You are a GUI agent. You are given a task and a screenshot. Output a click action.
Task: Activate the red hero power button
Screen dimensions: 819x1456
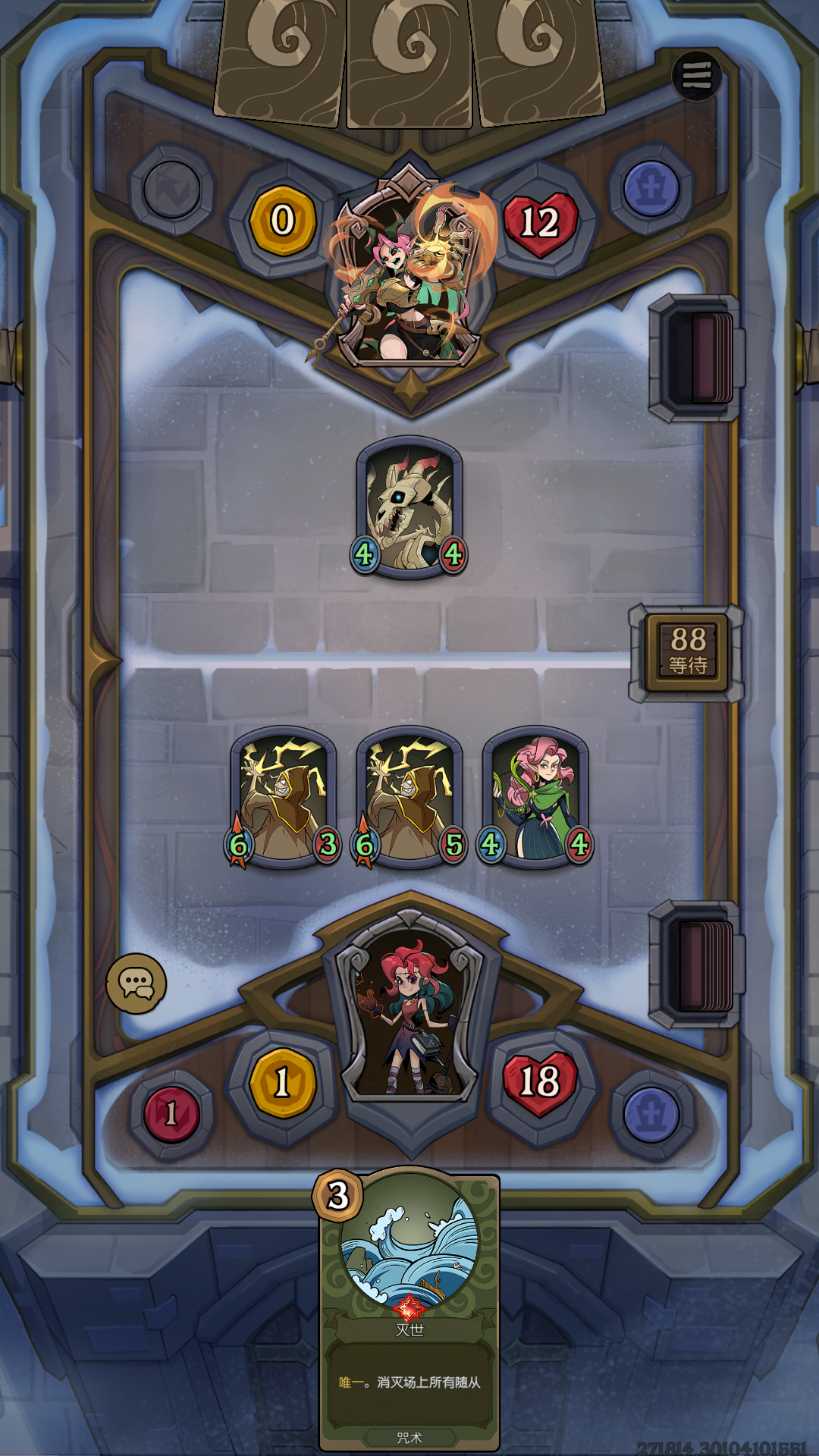(x=171, y=1113)
